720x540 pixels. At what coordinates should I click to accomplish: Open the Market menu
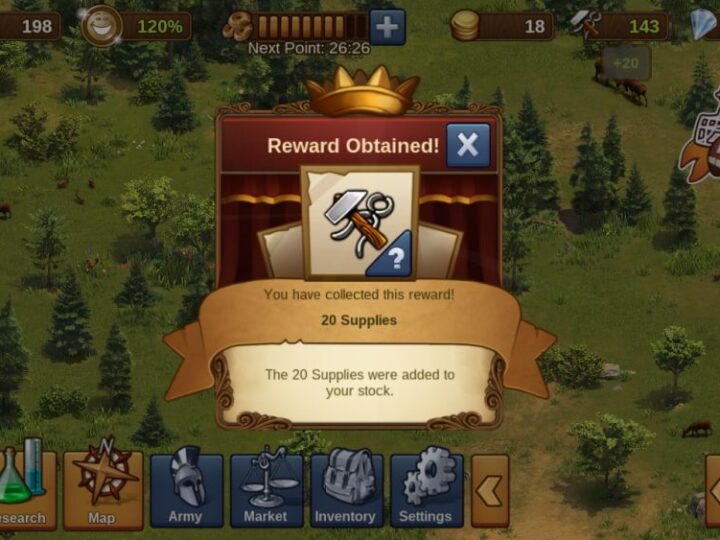point(266,490)
